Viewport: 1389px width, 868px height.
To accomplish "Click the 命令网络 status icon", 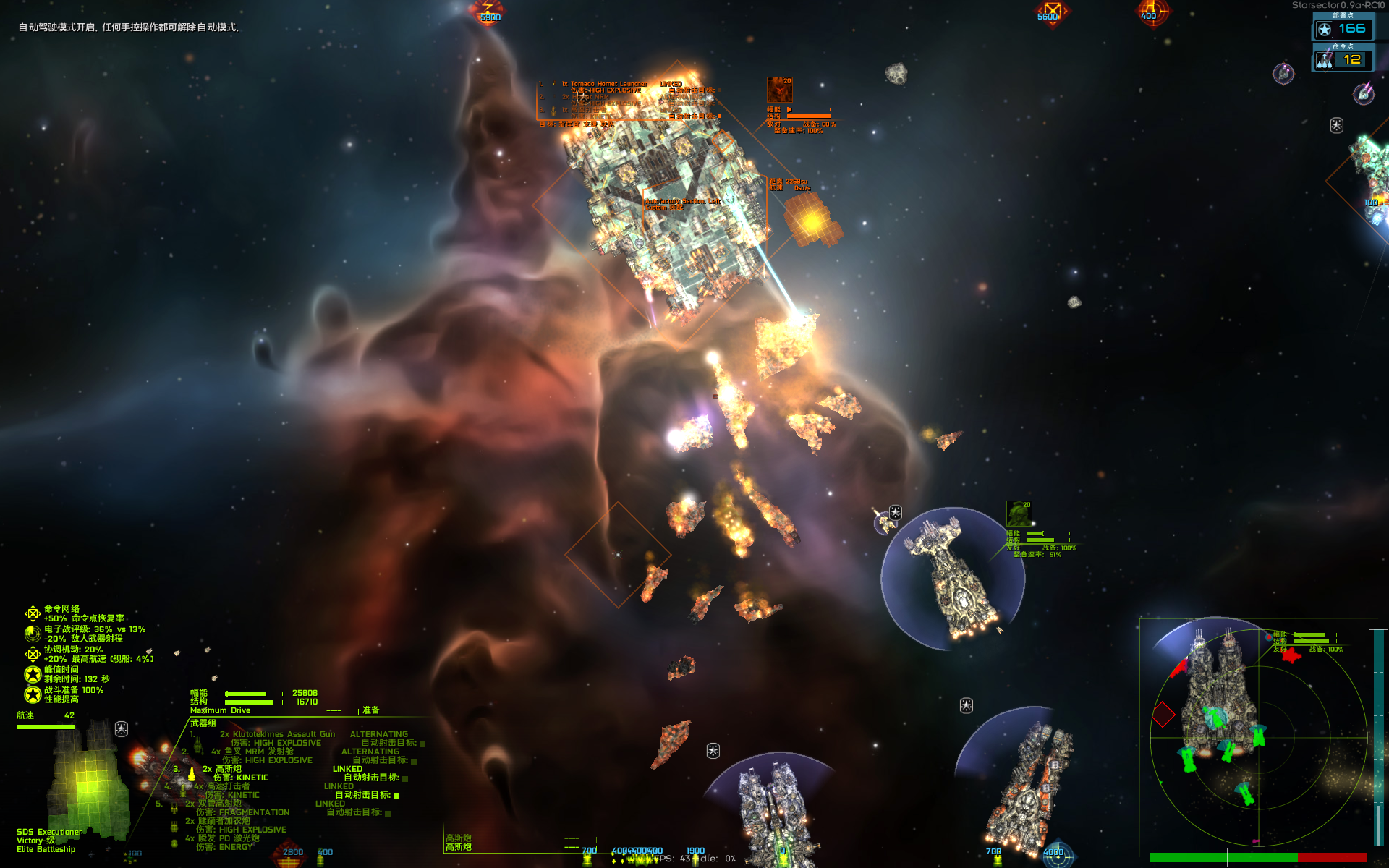I will [33, 614].
